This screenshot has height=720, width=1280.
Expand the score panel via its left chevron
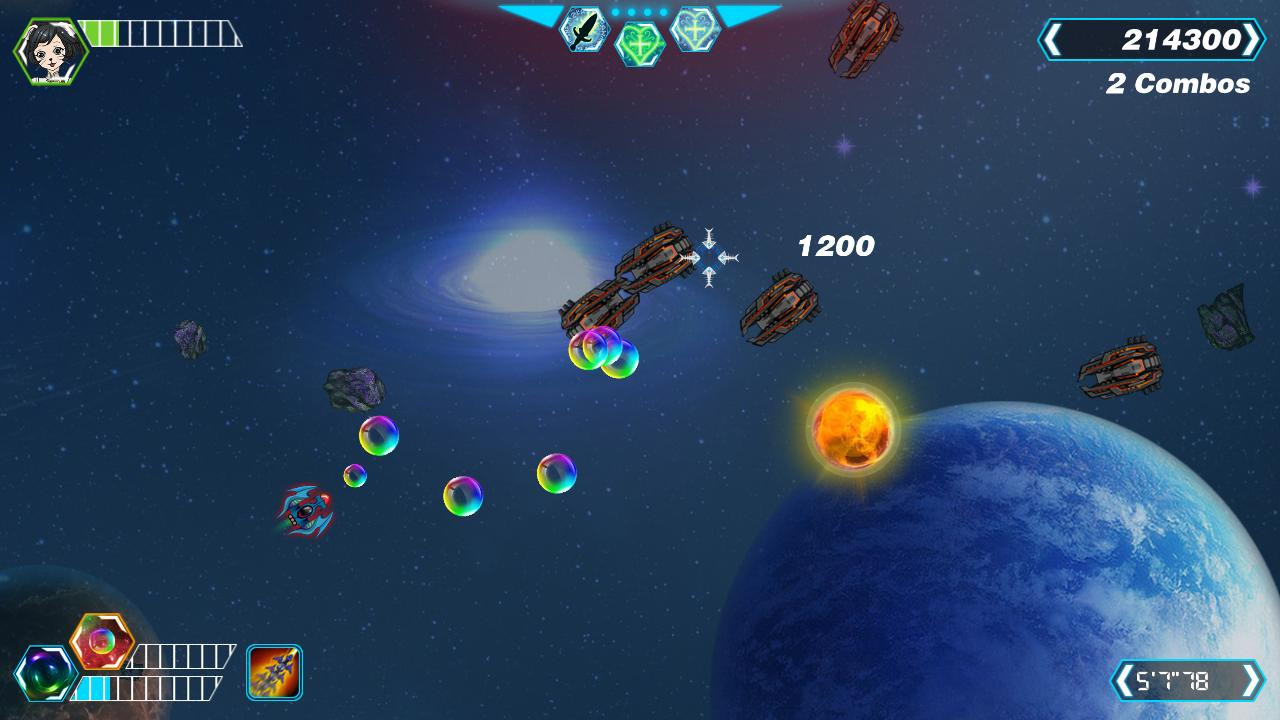(1055, 40)
